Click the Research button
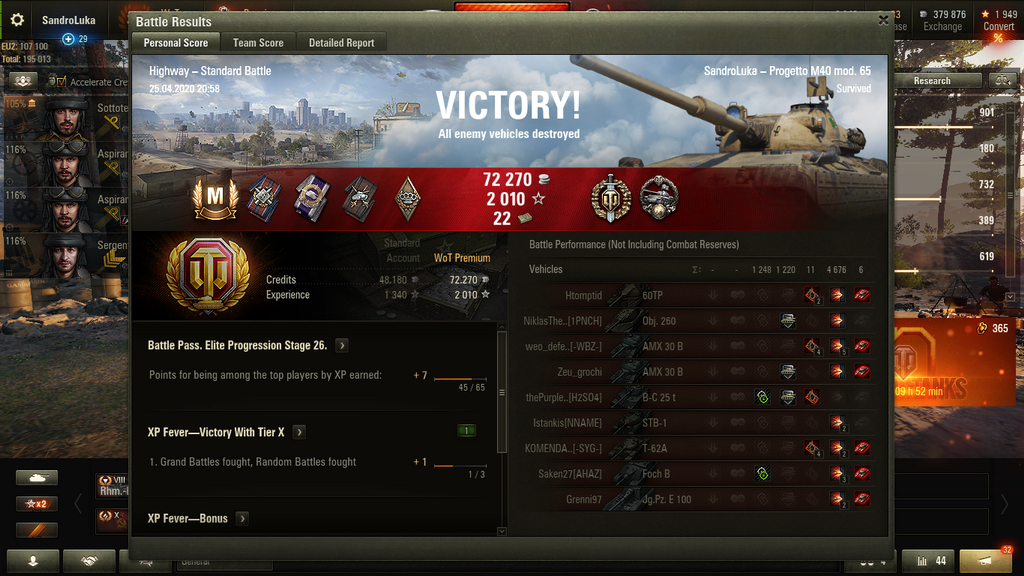1024x576 pixels. coord(931,81)
